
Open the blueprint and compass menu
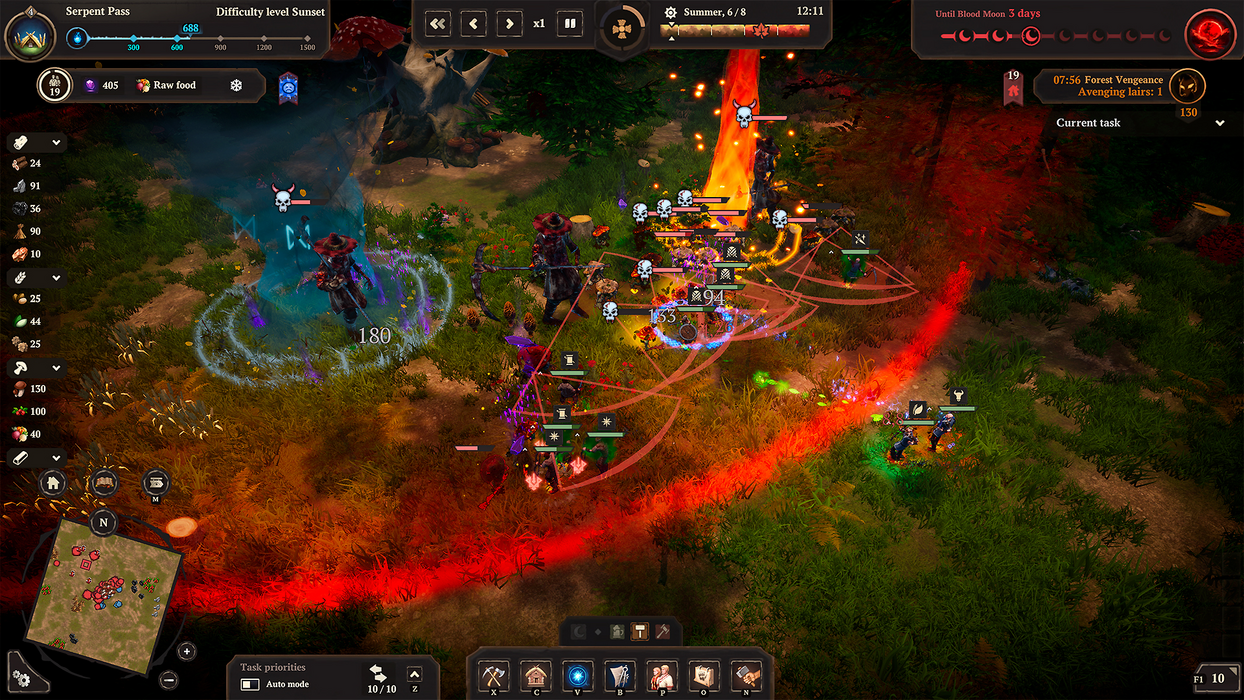pyautogui.click(x=619, y=675)
